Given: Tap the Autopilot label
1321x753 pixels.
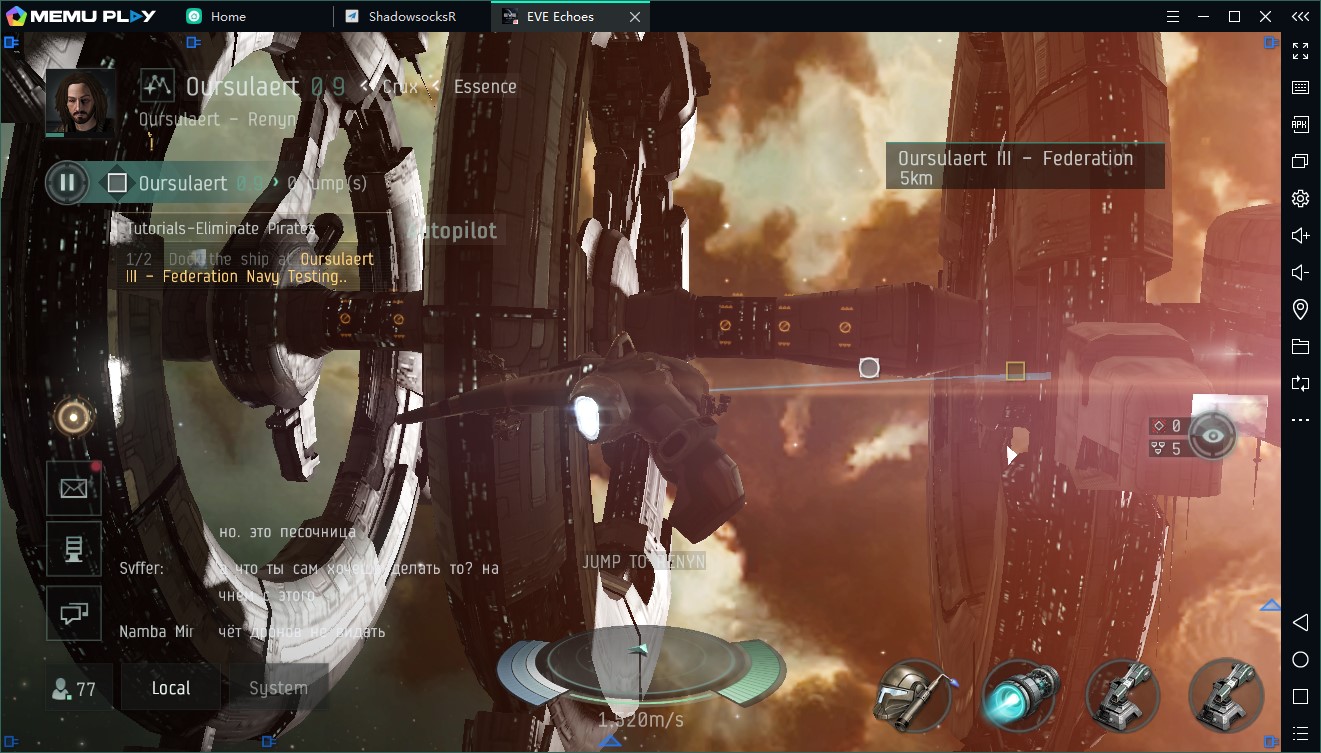Looking at the screenshot, I should pos(453,231).
